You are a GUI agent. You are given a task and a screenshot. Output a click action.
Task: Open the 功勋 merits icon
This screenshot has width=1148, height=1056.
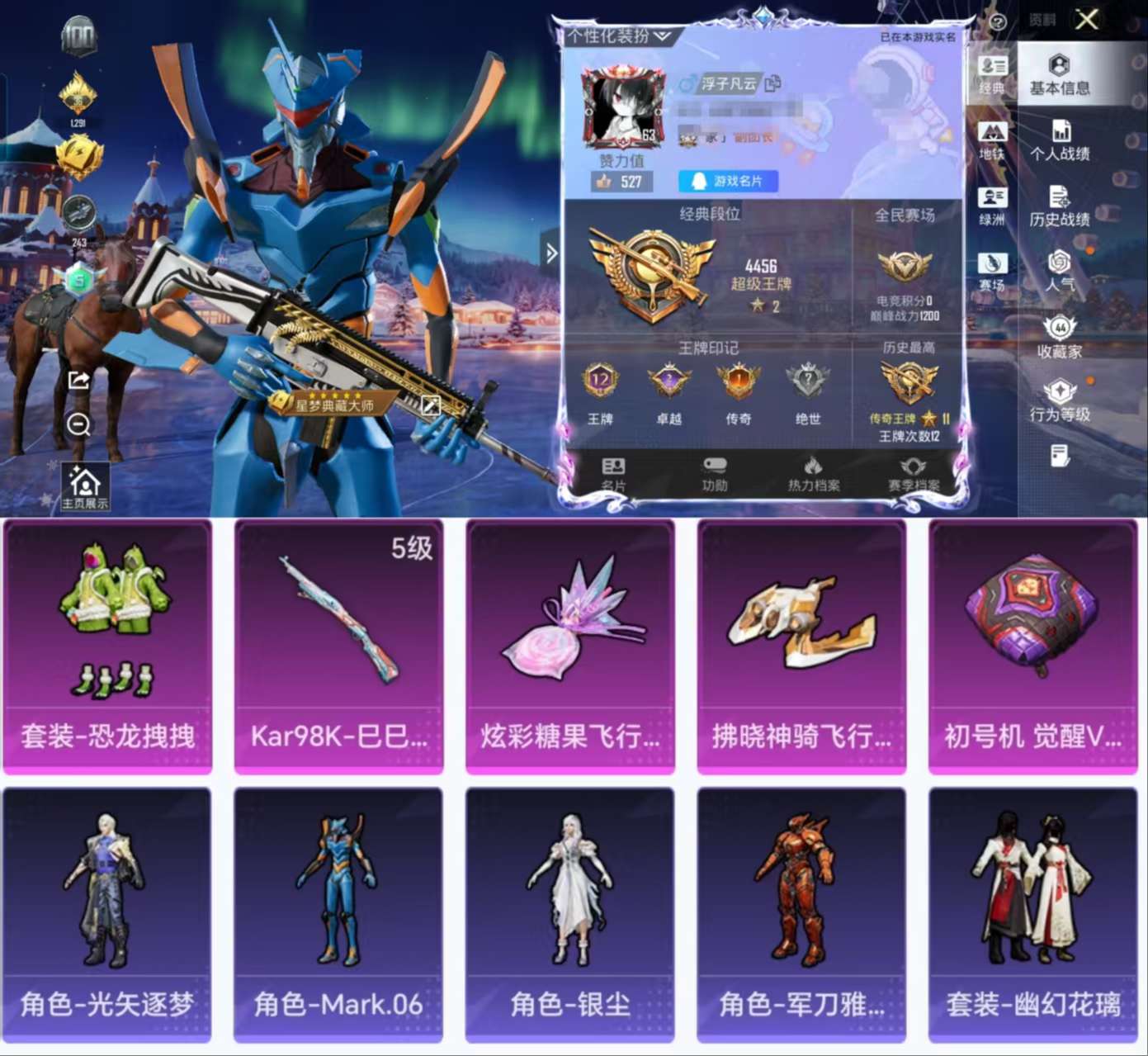(x=712, y=472)
